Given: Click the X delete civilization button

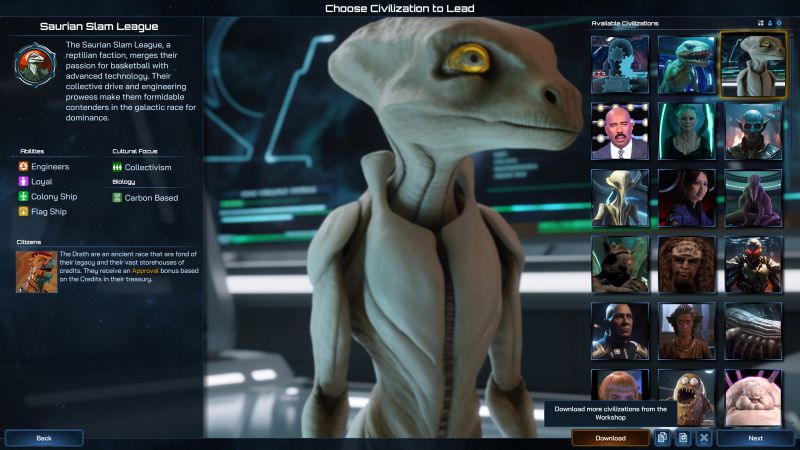Looking at the screenshot, I should pyautogui.click(x=704, y=438).
